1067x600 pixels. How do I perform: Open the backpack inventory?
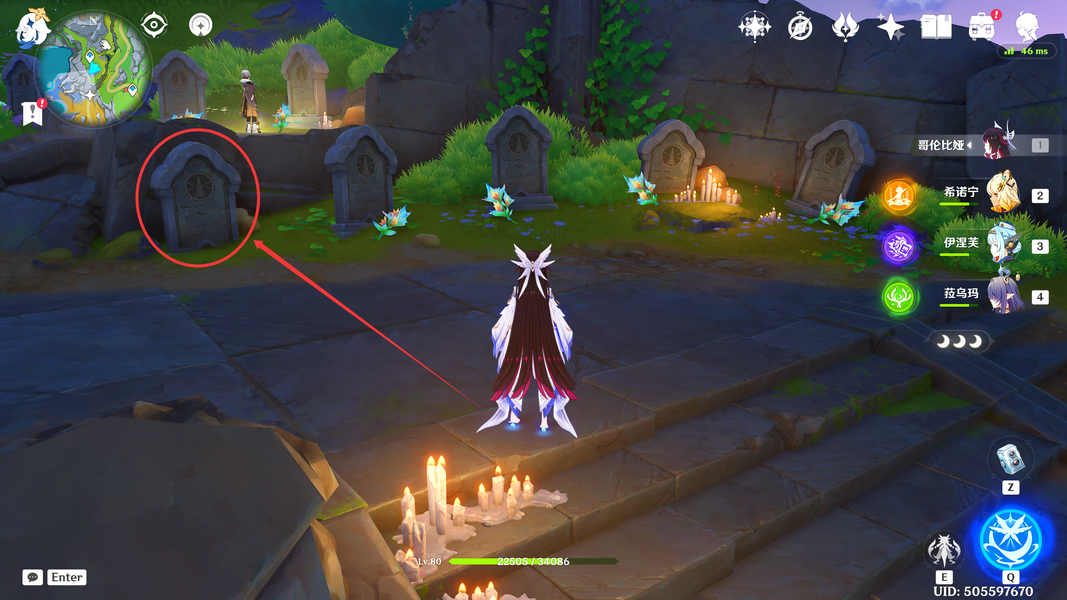click(982, 27)
